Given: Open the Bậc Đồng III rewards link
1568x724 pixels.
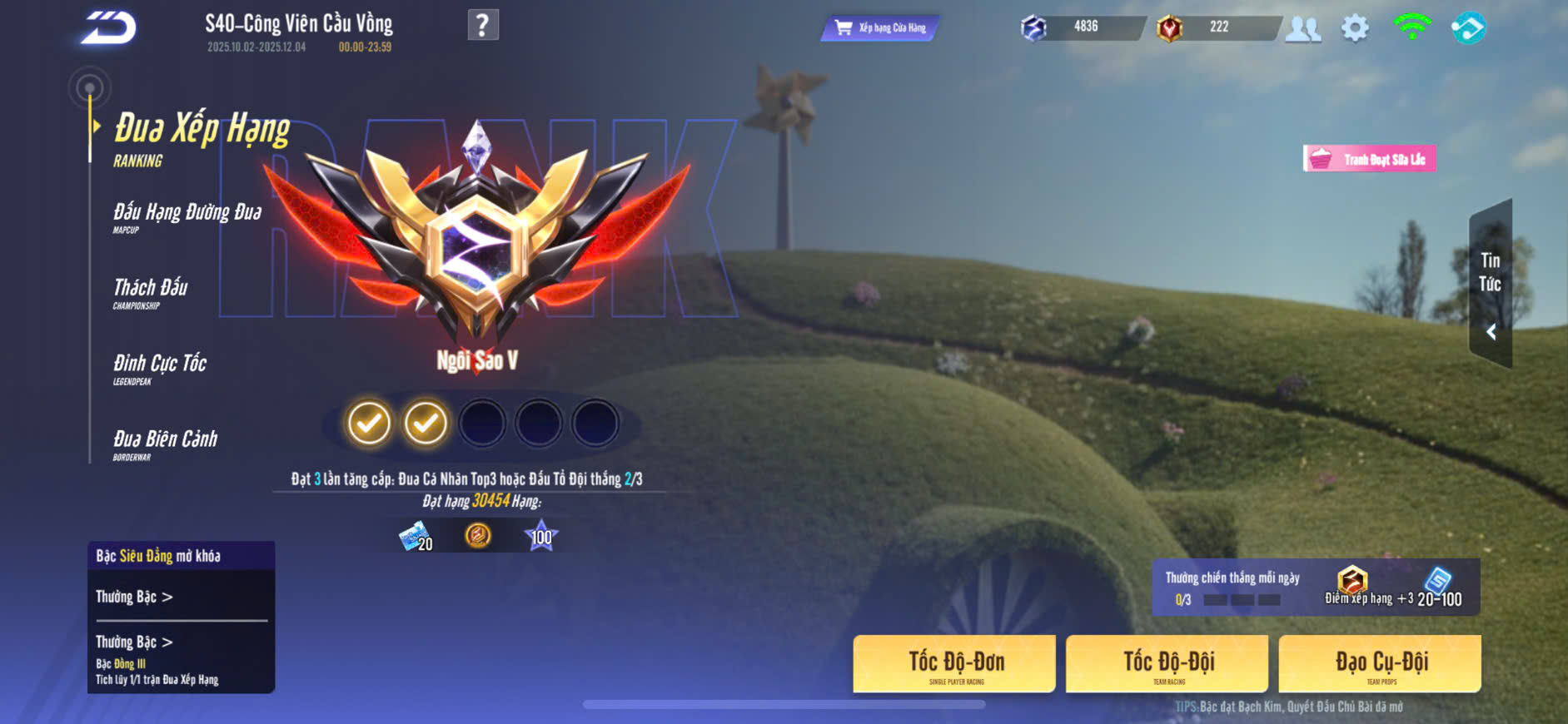Looking at the screenshot, I should [134, 642].
